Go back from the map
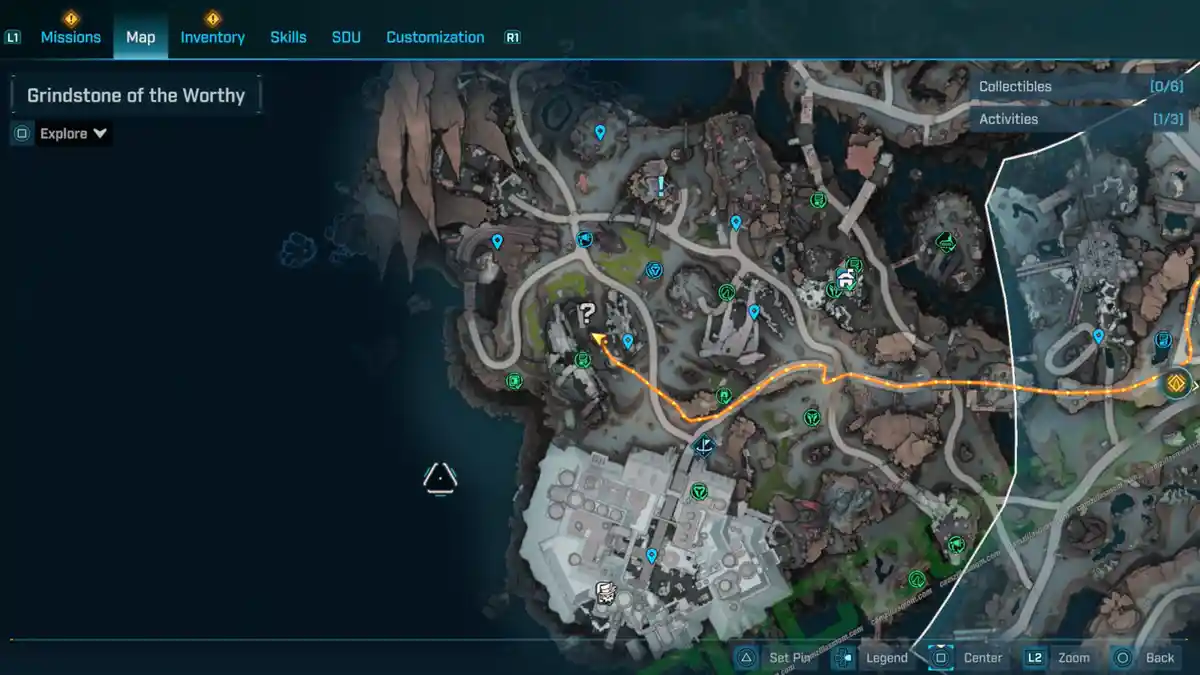Screen dimensions: 1200x675 pos(1146,657)
